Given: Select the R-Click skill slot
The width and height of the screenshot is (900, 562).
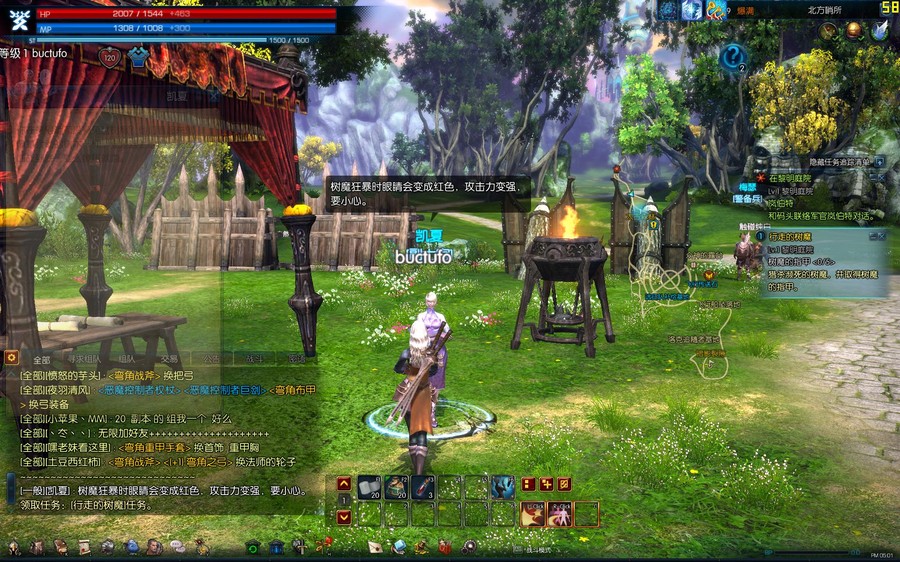Looking at the screenshot, I should click(559, 514).
